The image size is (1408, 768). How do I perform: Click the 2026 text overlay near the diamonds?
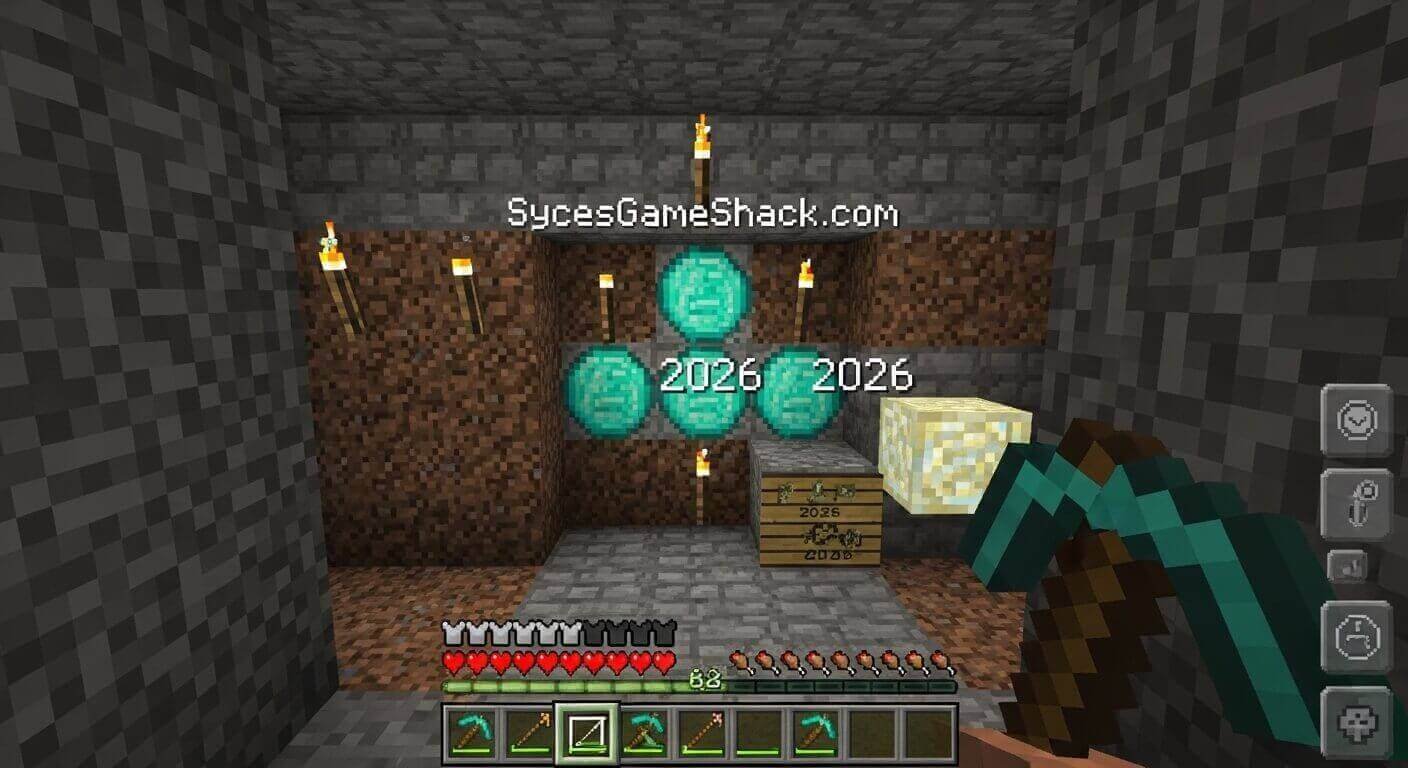[x=712, y=374]
